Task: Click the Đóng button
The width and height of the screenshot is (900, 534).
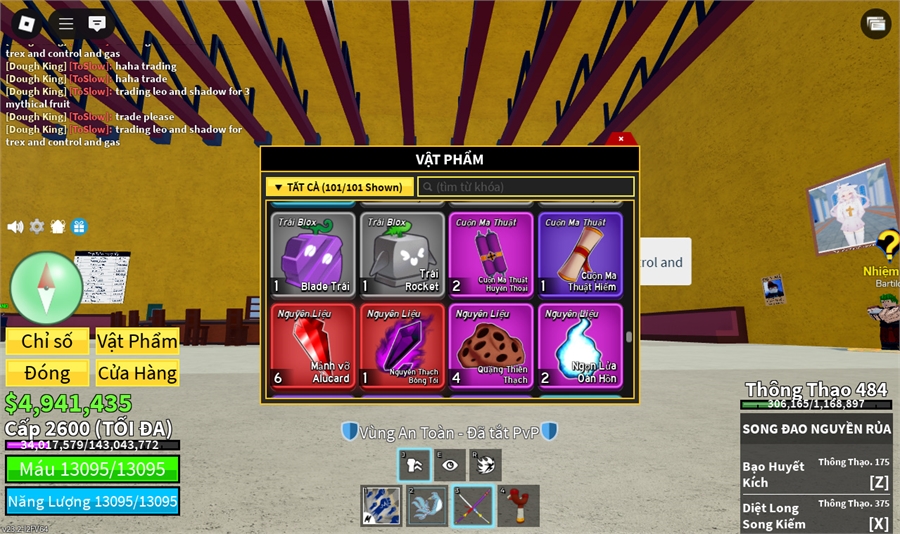Action: (47, 373)
